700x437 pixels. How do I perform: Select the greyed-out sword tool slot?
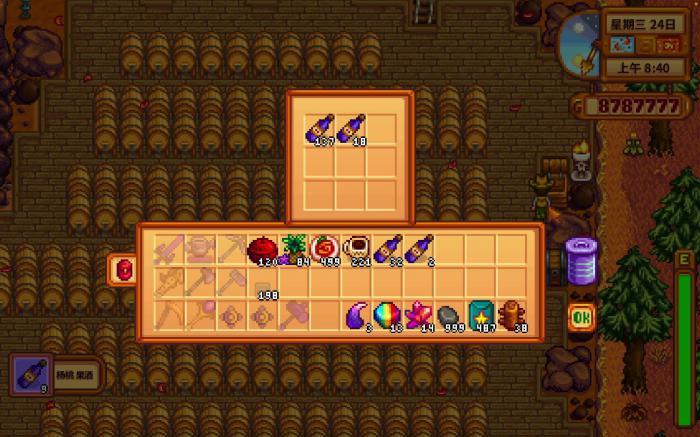point(169,250)
